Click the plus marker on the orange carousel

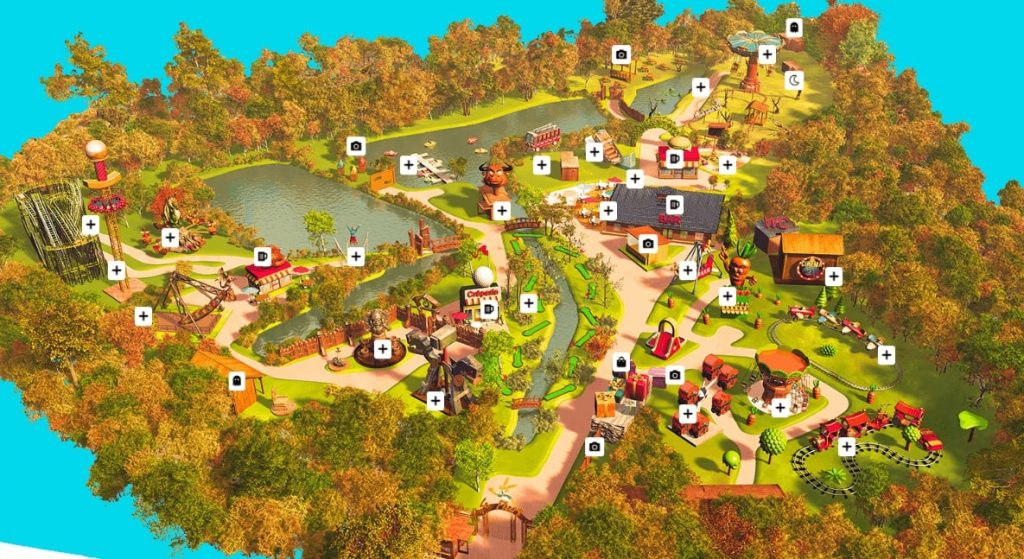780,406
